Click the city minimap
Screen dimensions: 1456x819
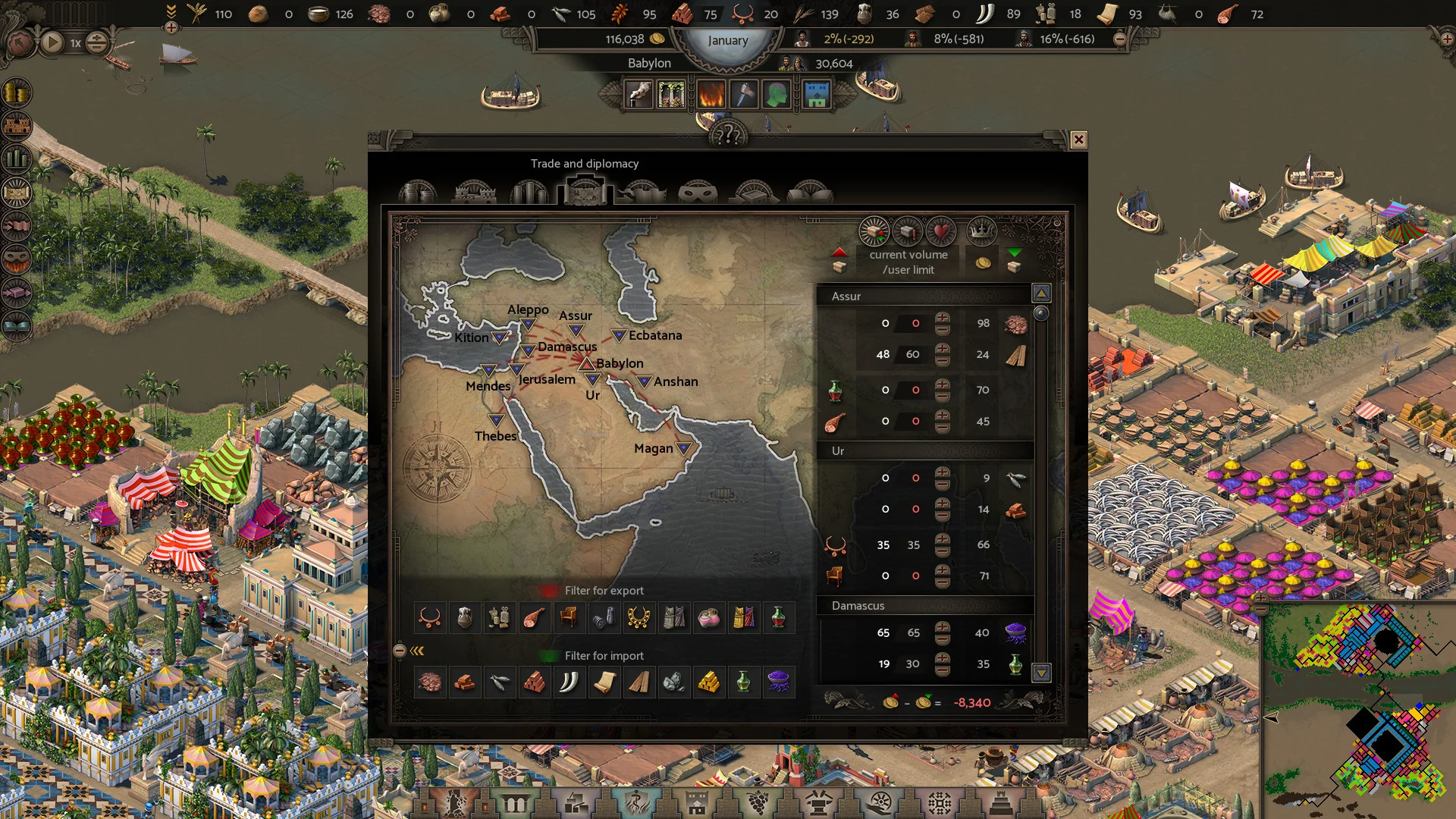pos(1359,710)
